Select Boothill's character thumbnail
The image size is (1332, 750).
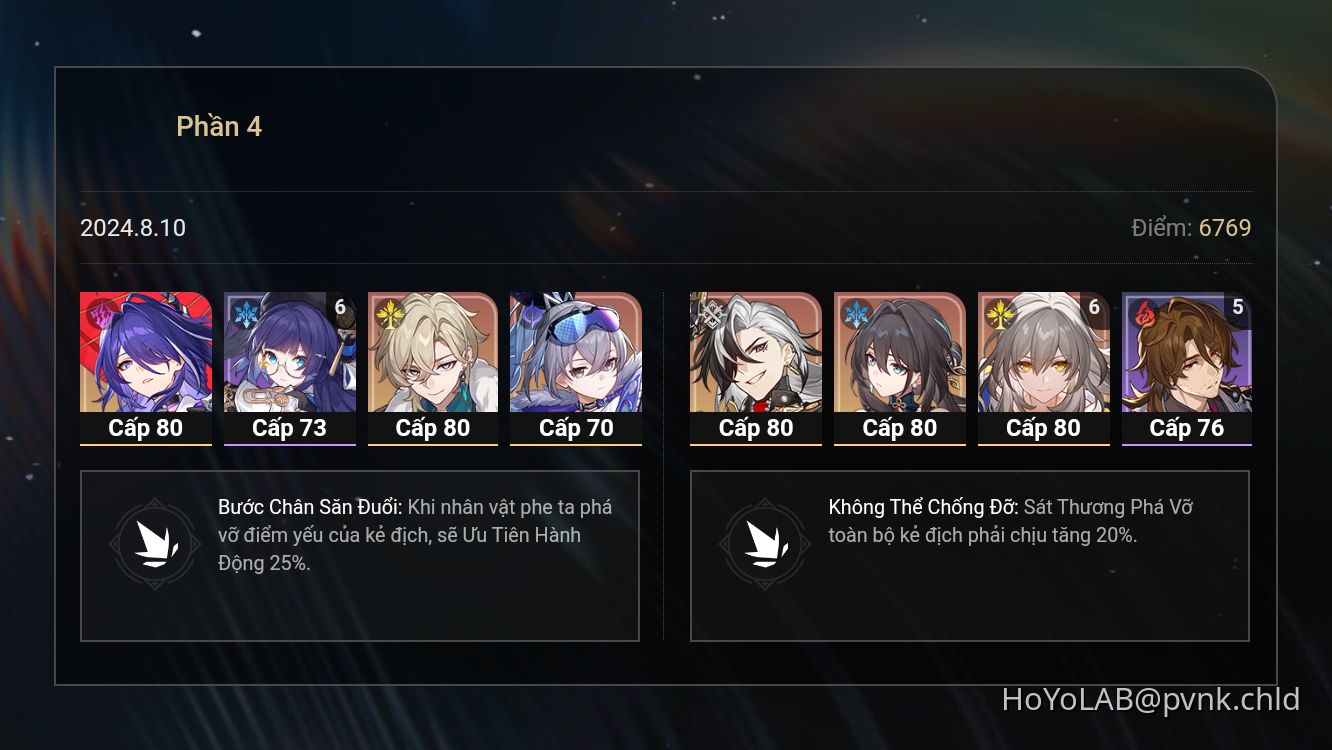755,355
